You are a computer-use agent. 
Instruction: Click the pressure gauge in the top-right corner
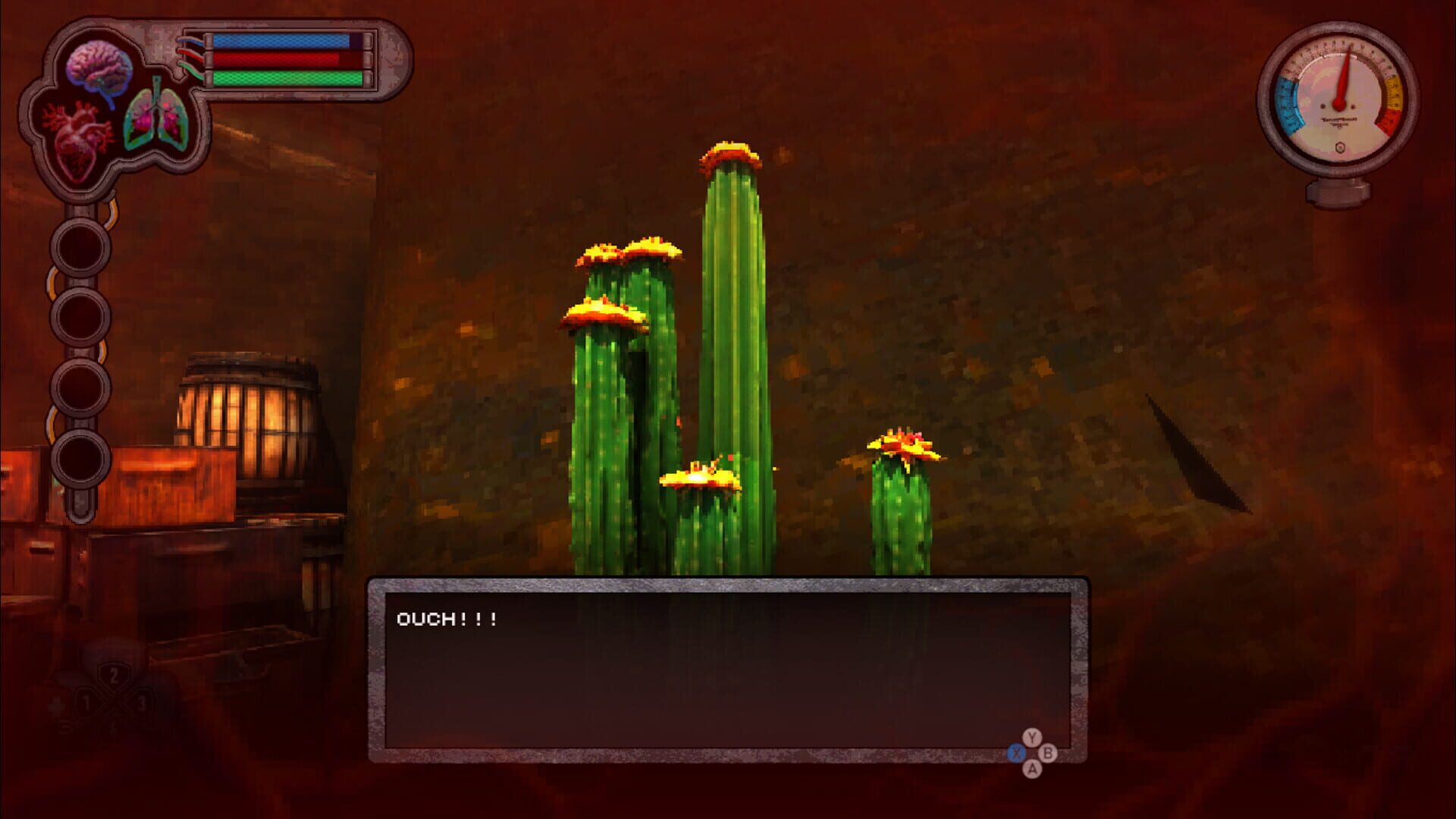tap(1341, 99)
